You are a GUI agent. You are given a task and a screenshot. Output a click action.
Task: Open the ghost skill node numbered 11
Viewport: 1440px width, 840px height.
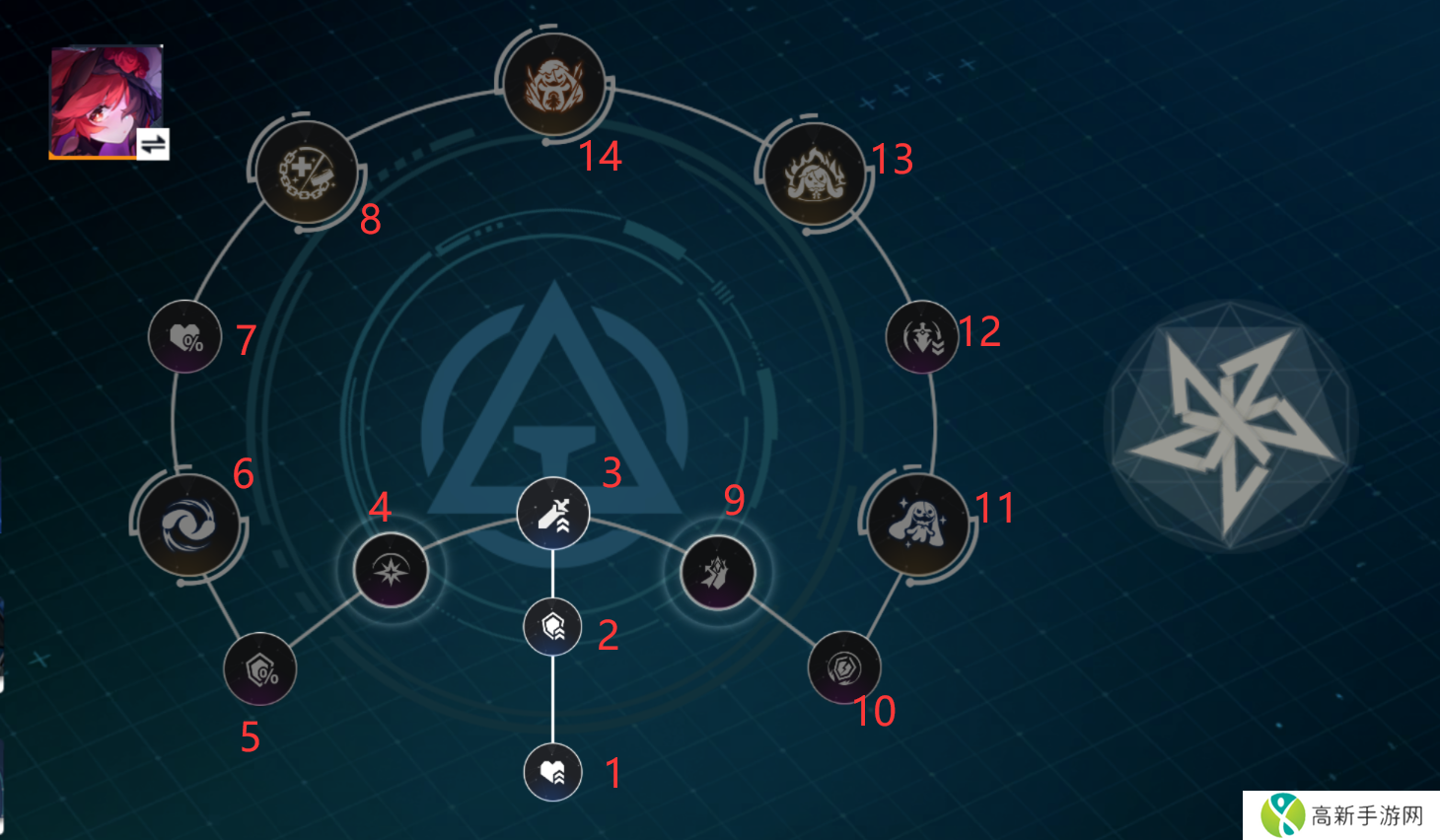tap(918, 524)
